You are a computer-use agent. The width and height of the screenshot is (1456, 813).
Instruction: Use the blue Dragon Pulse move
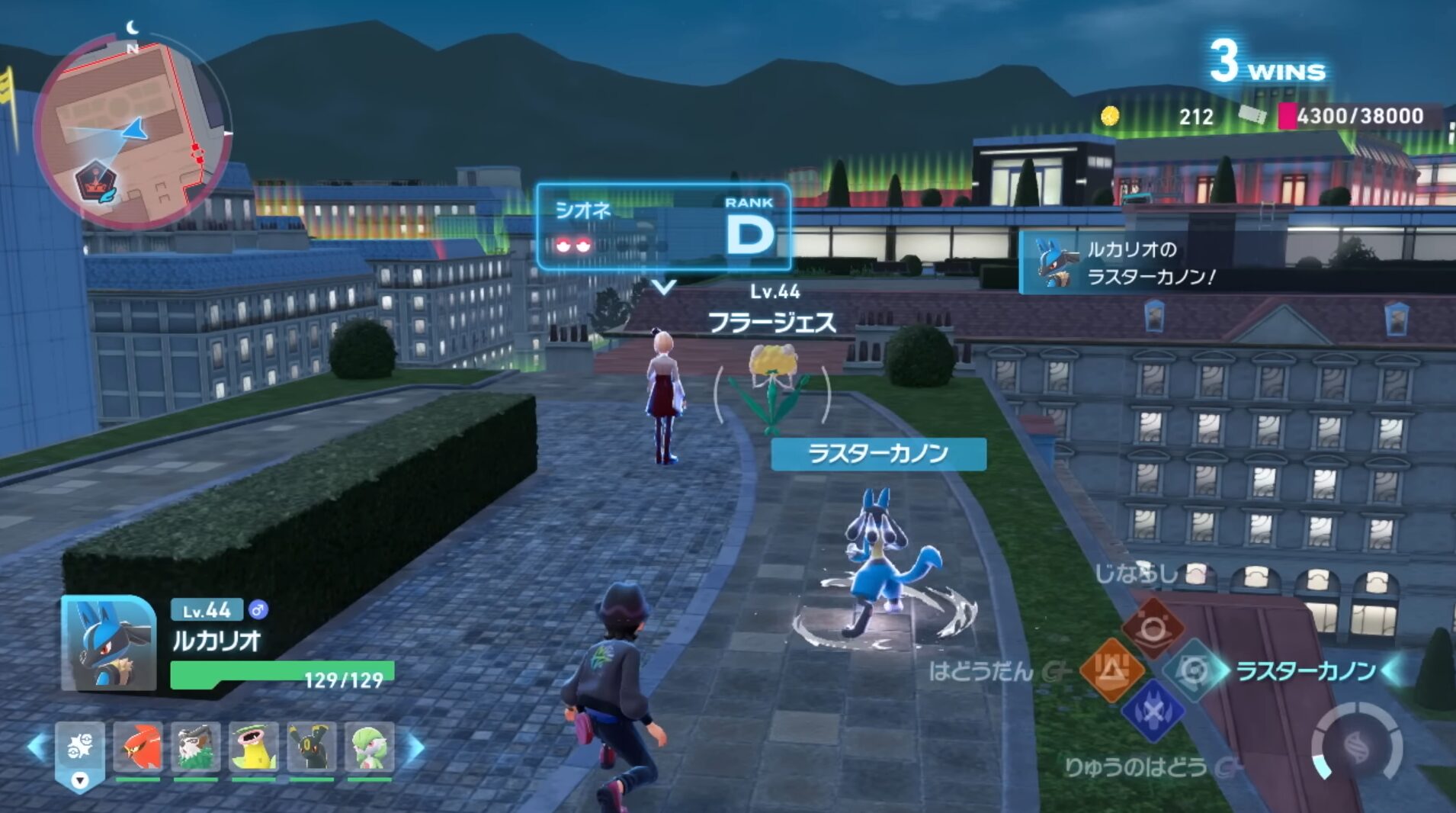click(x=1153, y=712)
